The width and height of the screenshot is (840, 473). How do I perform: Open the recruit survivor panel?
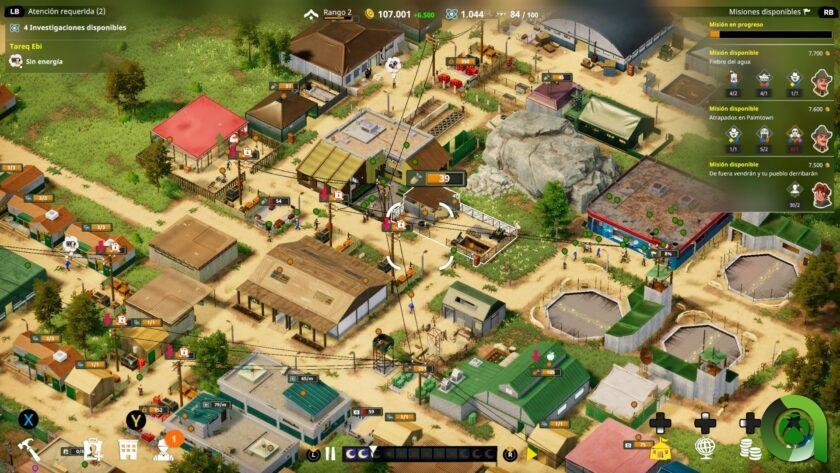[x=93, y=451]
